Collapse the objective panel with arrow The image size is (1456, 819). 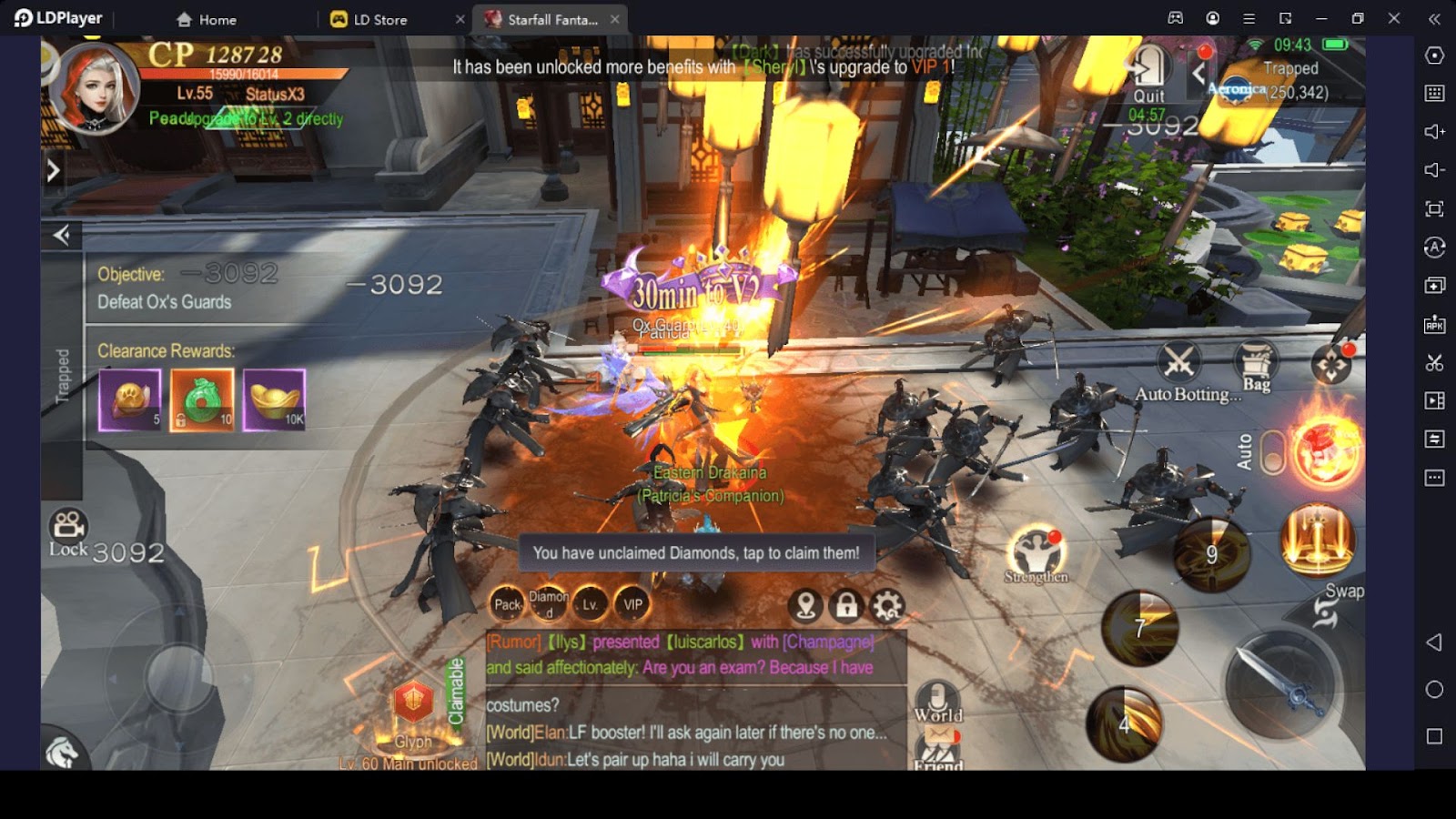(x=62, y=236)
